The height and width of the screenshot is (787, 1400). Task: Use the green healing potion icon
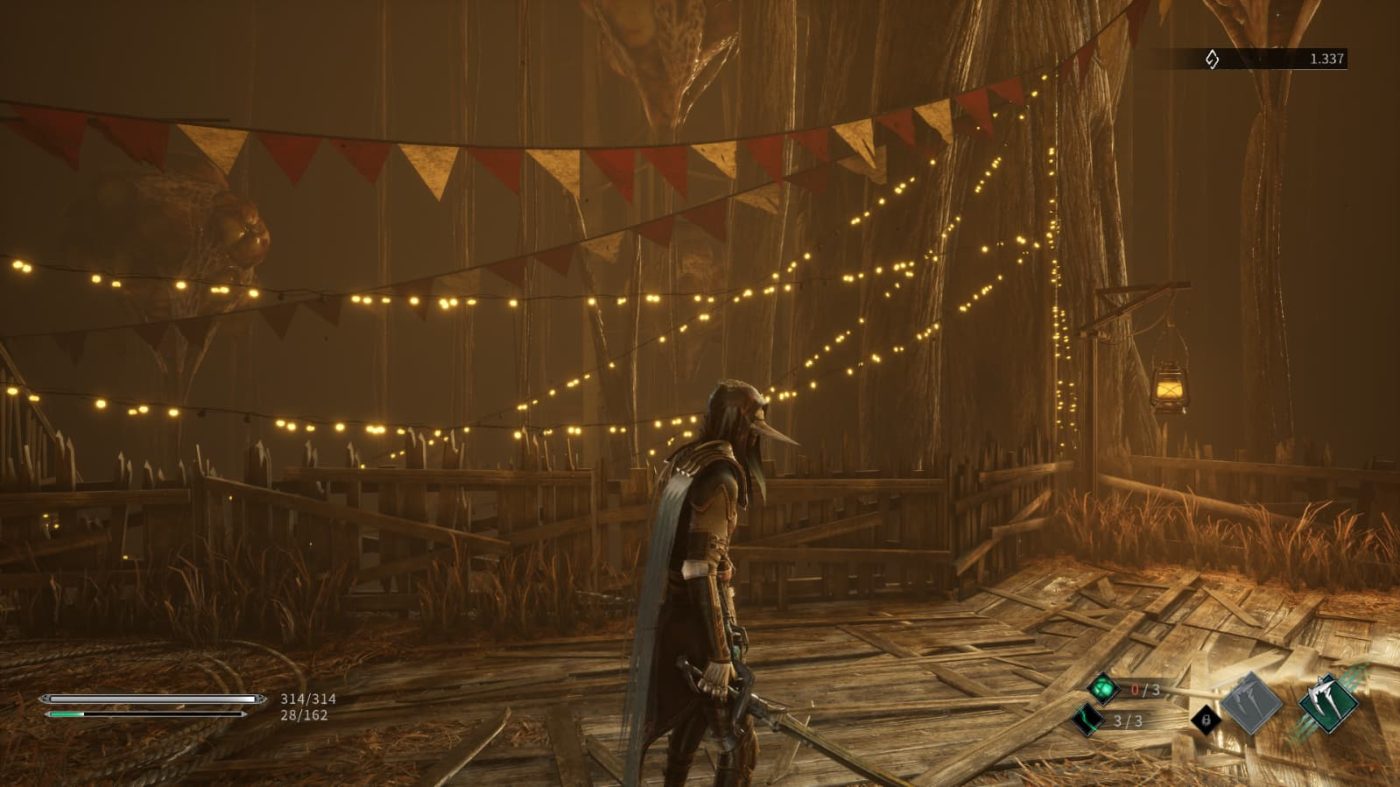point(1103,688)
